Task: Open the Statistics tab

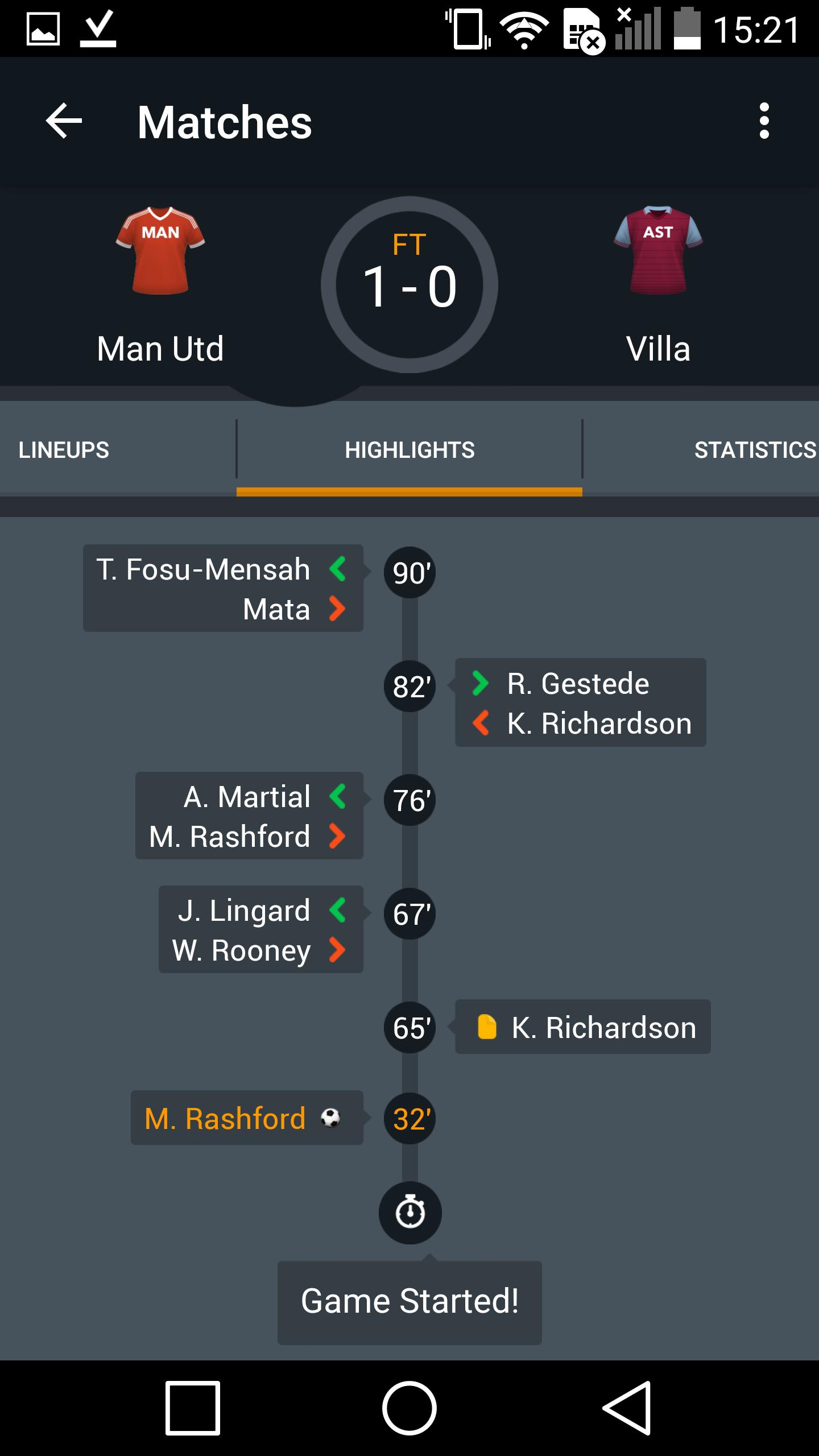Action: coord(754,450)
